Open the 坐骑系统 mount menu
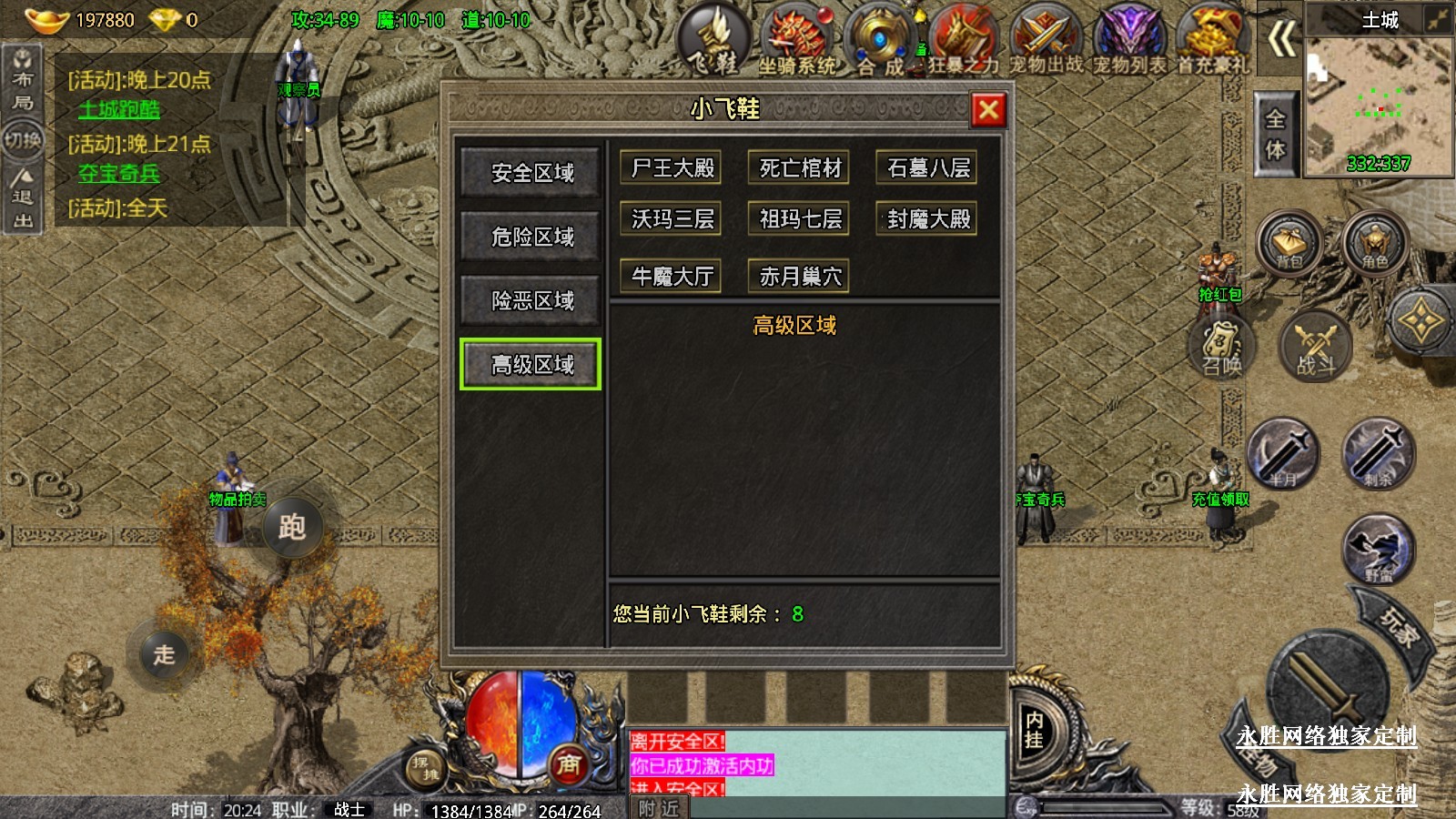1456x819 pixels. [798, 40]
